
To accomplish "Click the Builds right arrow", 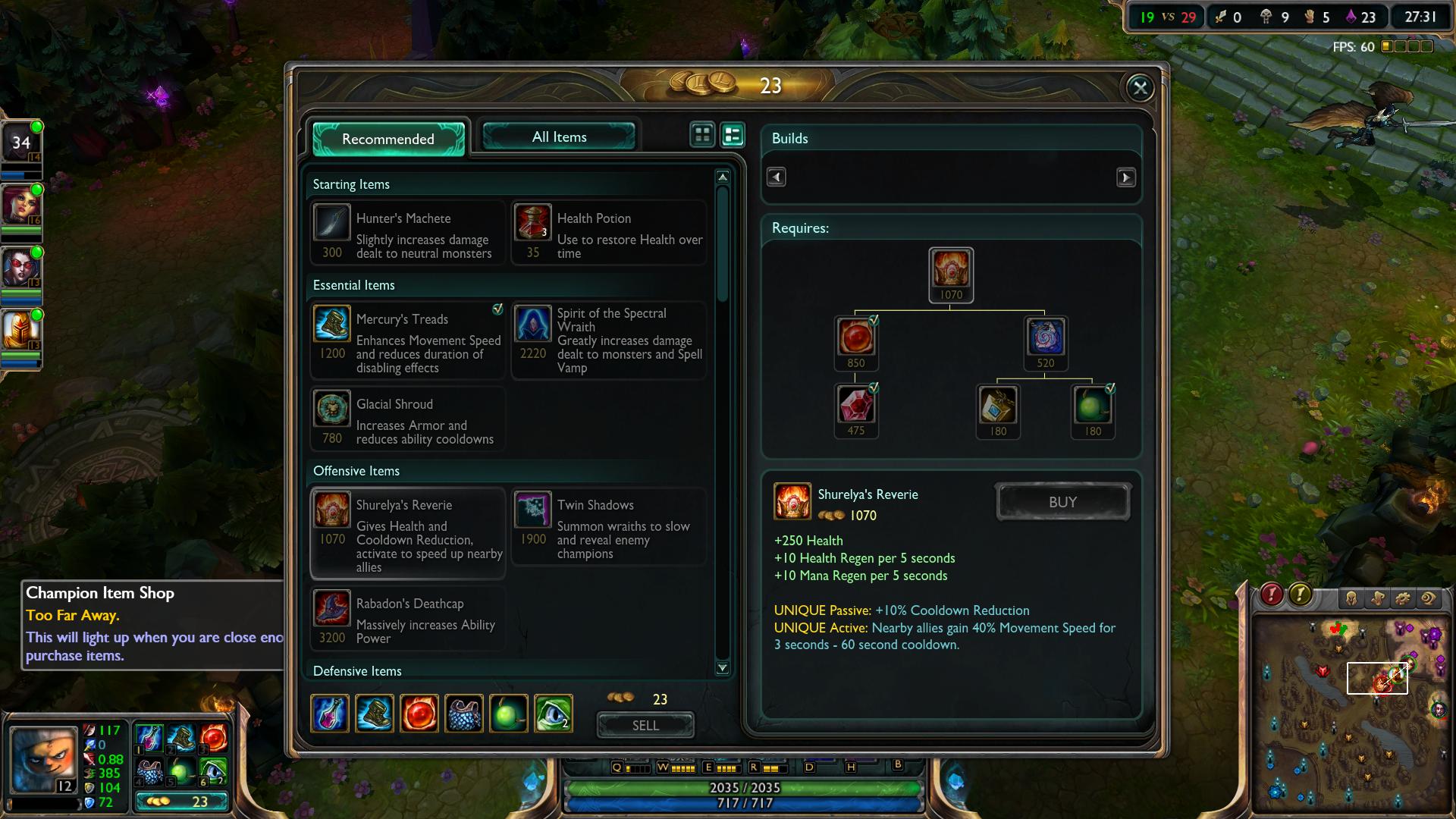I will click(x=1125, y=177).
